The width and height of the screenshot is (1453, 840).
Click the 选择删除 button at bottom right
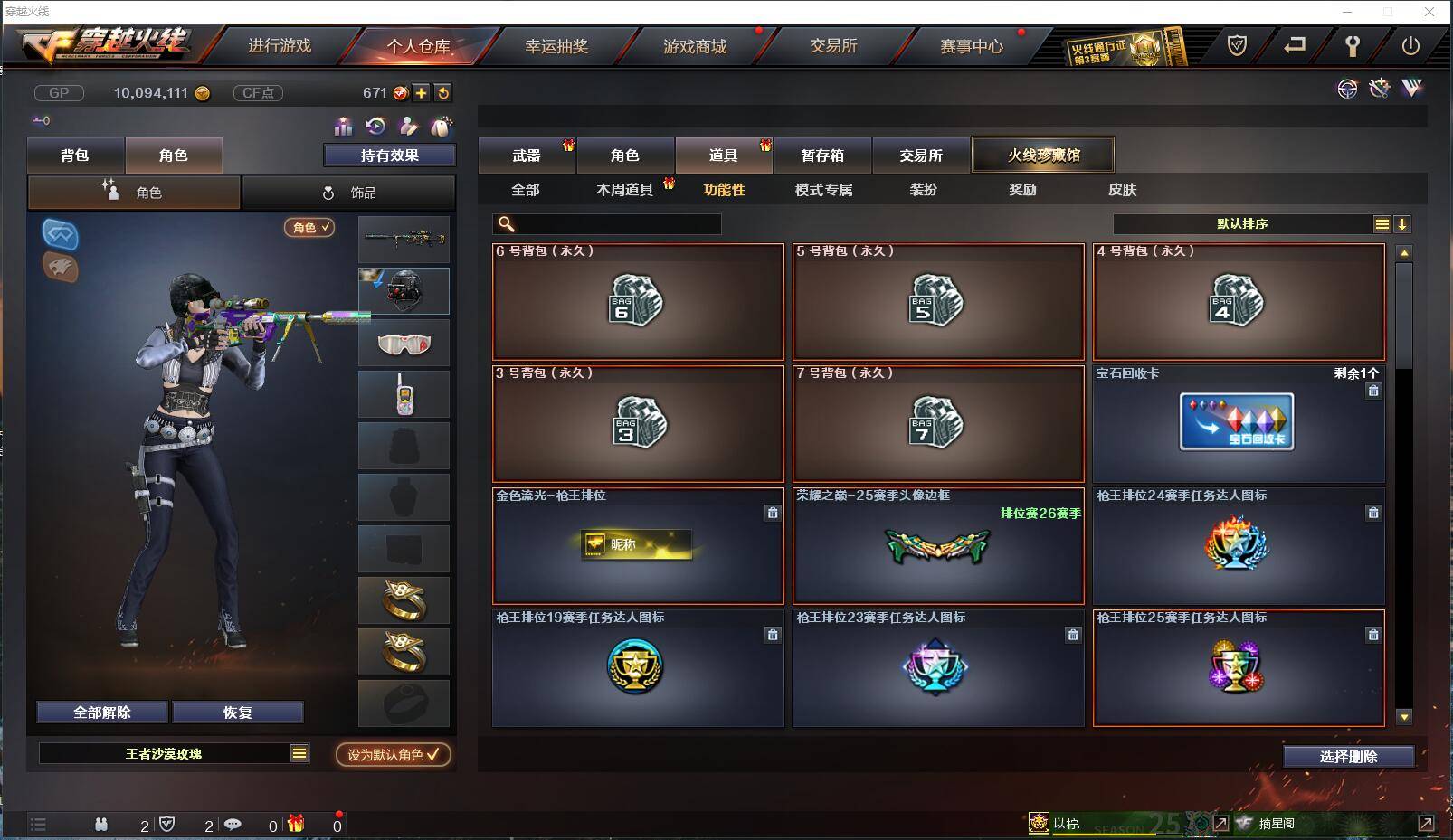[x=1346, y=756]
